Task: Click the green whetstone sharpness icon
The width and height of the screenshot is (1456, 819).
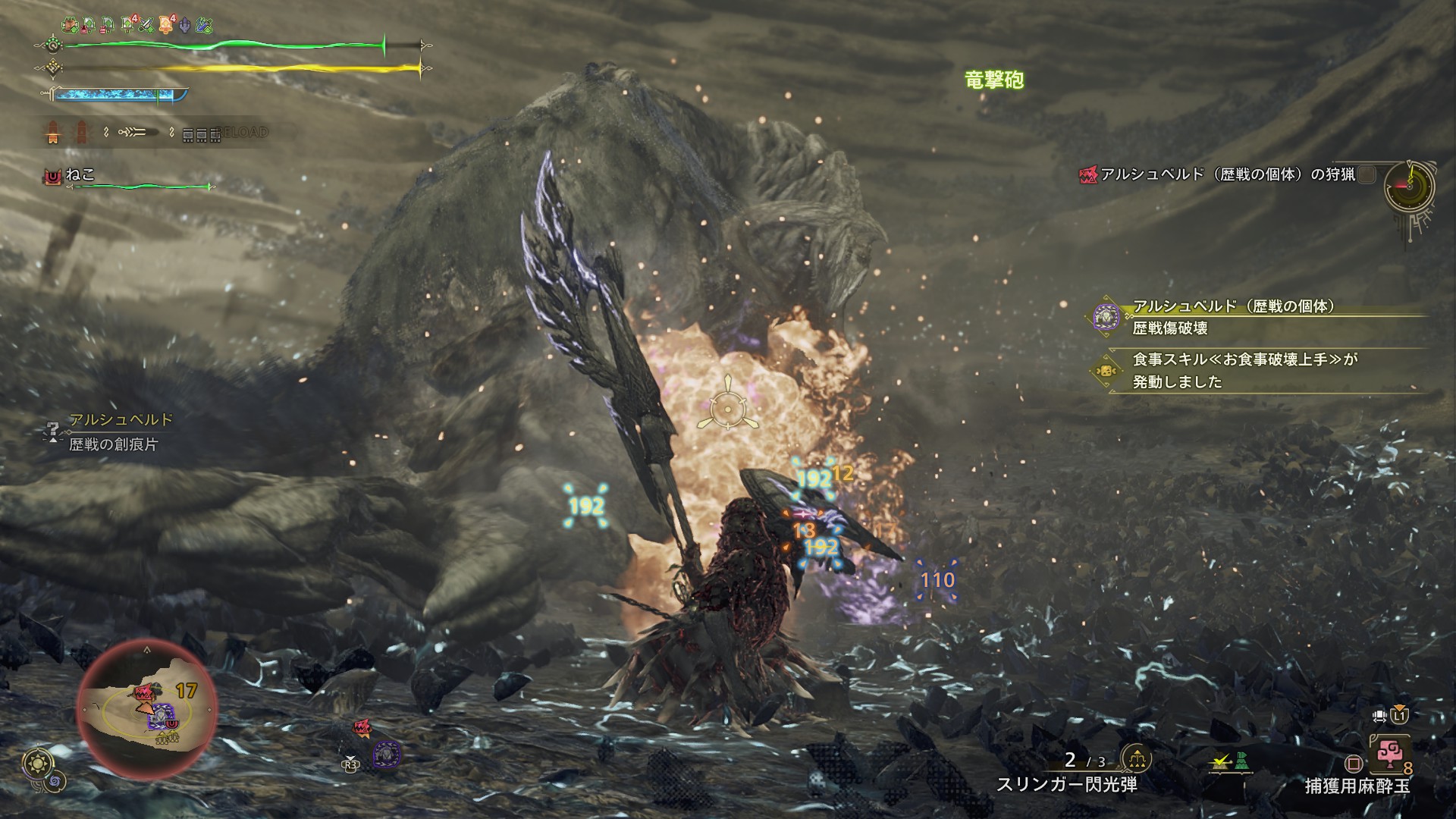Action: tap(147, 25)
